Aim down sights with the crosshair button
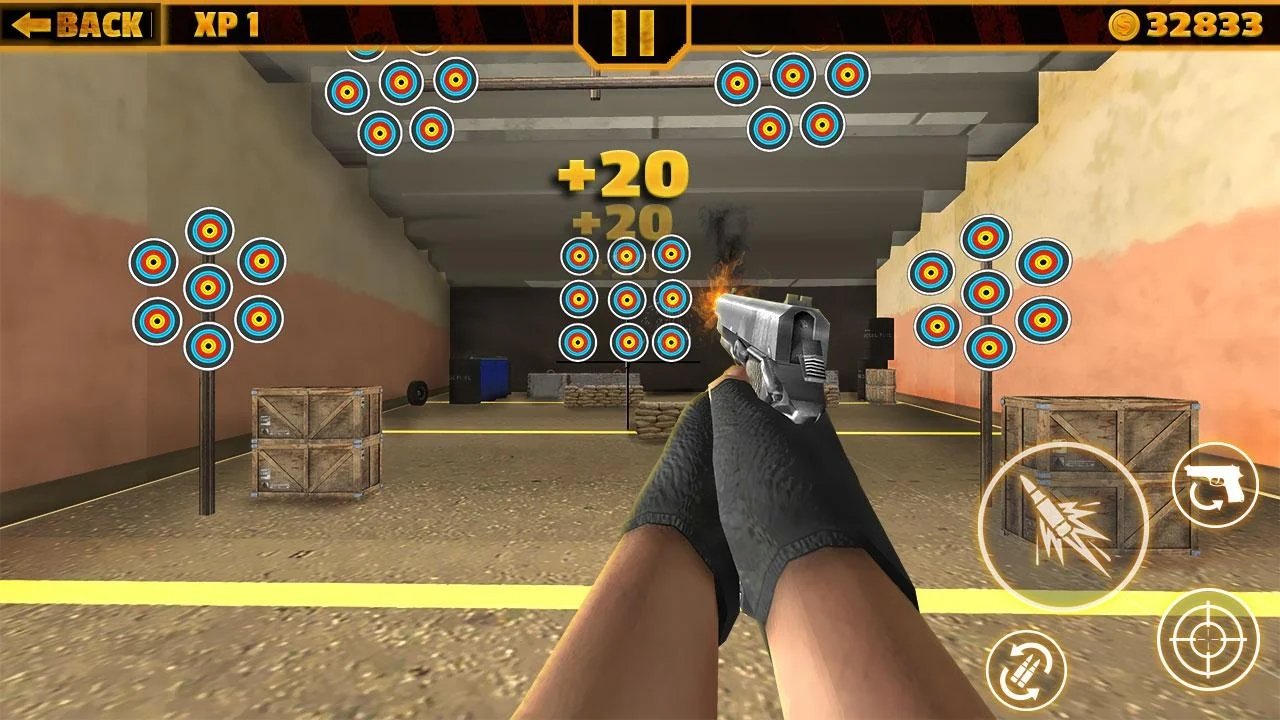Screen dimensions: 1280x720 (1207, 639)
